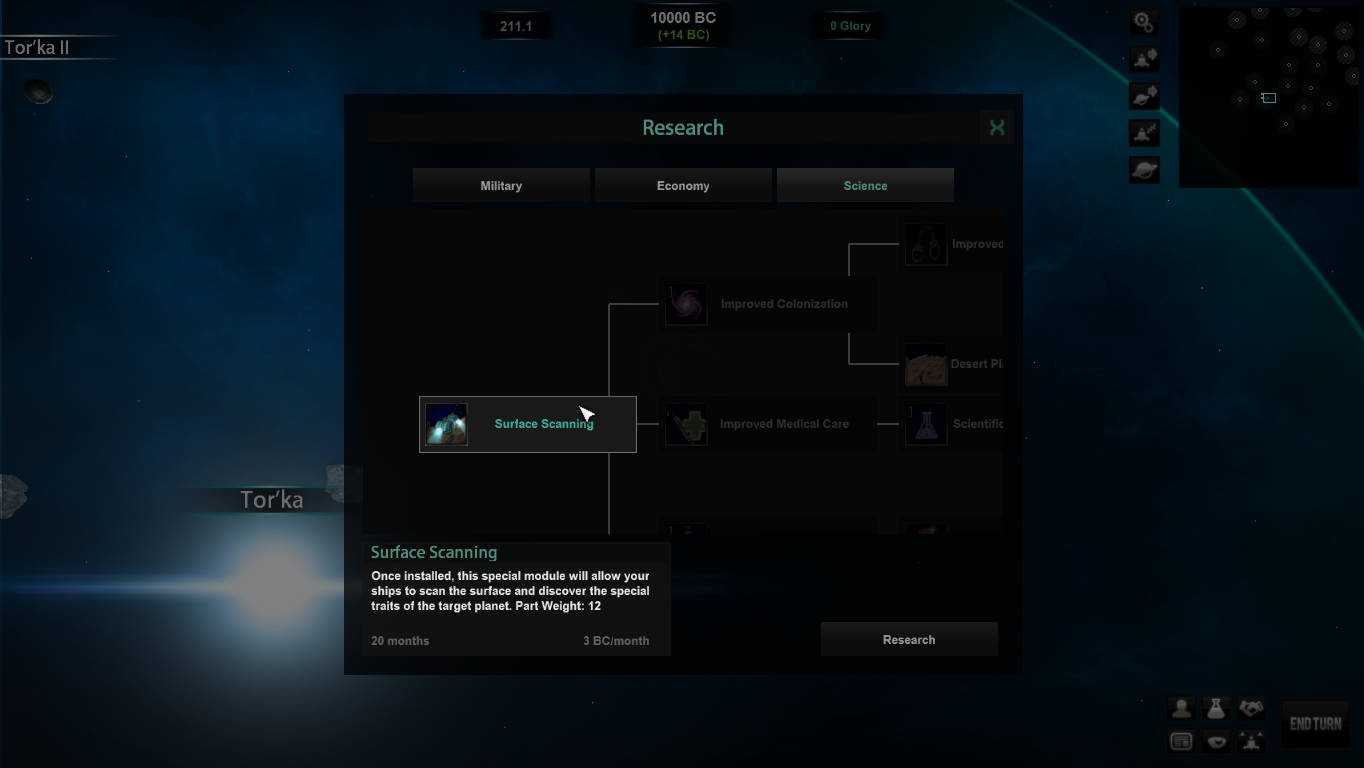Select the Surface Scanning technology
Screen dimensions: 1364x768
point(527,423)
